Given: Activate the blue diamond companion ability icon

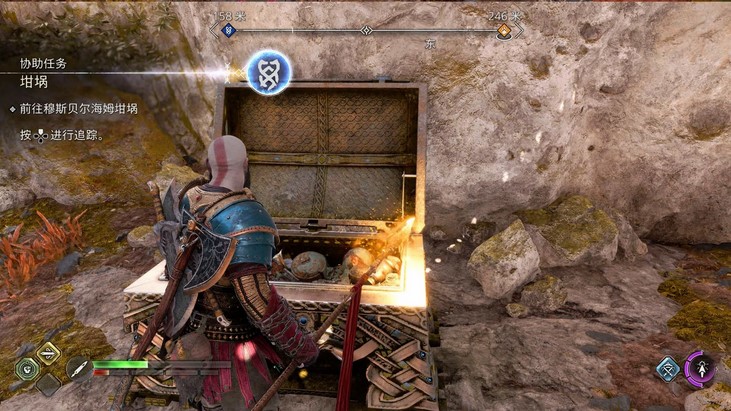Looking at the screenshot, I should tap(668, 368).
